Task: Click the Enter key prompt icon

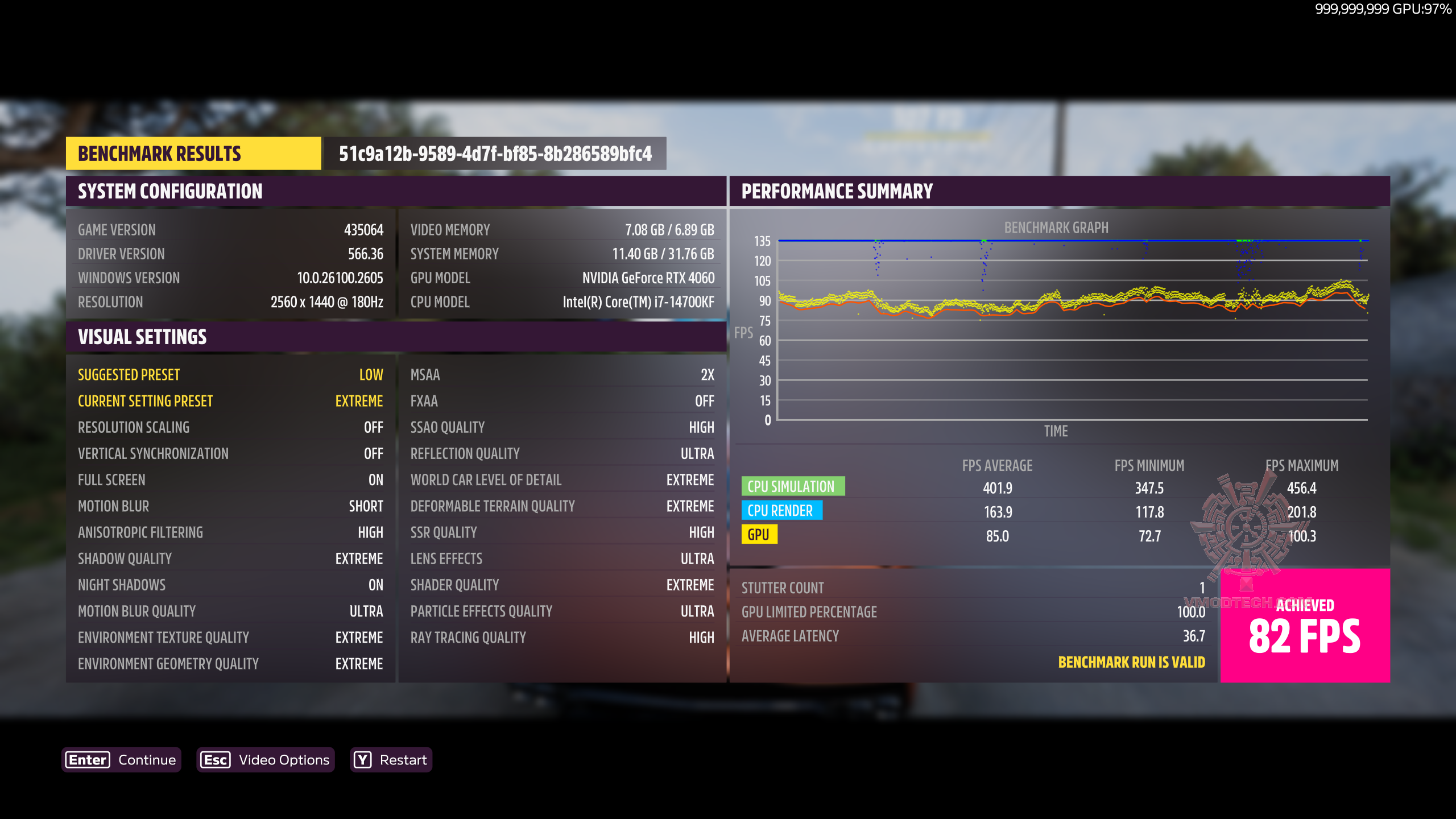Action: tap(86, 759)
